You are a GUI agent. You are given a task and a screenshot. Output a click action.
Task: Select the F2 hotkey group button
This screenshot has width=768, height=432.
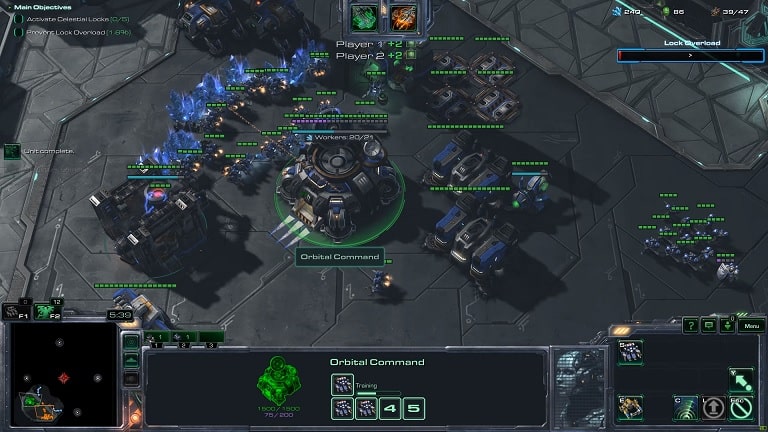[x=47, y=311]
